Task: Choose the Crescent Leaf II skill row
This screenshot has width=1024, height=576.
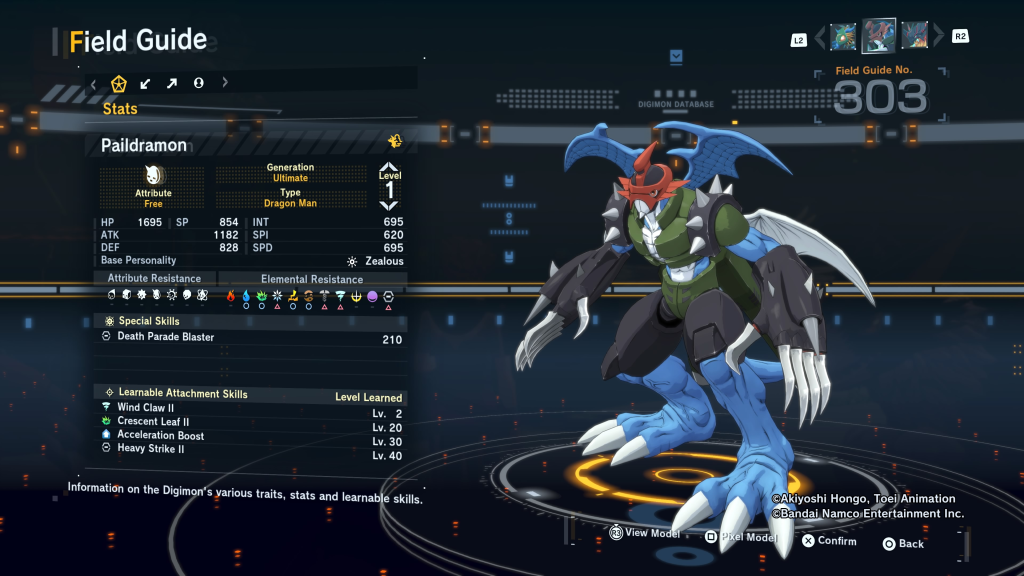Action: 252,422
